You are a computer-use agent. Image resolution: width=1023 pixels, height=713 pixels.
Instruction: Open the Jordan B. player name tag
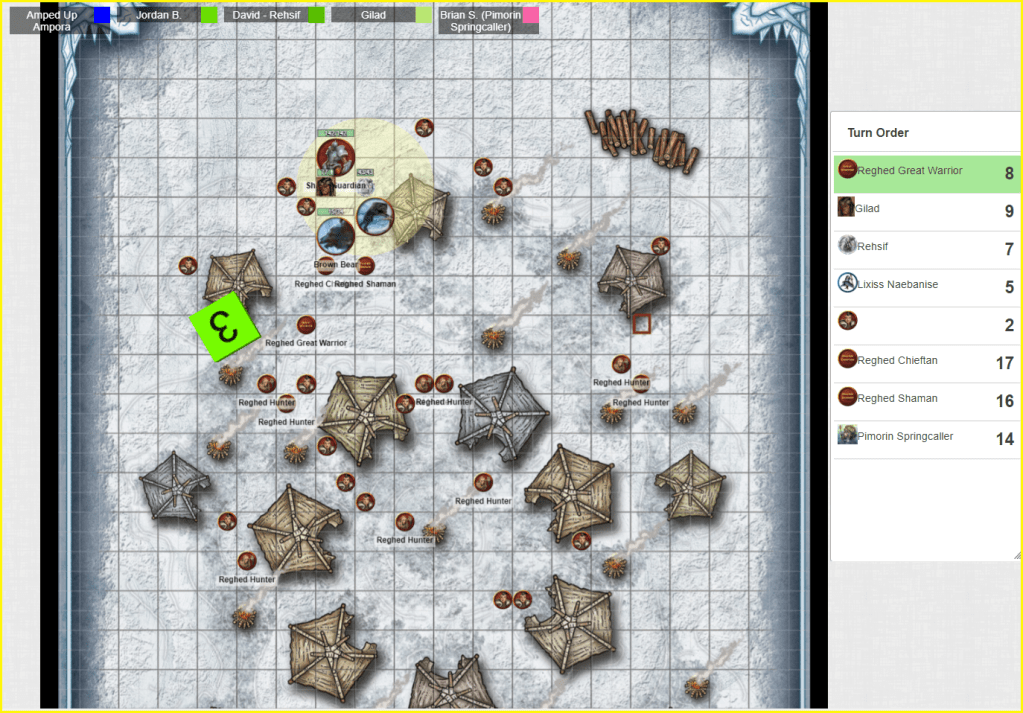tap(157, 15)
